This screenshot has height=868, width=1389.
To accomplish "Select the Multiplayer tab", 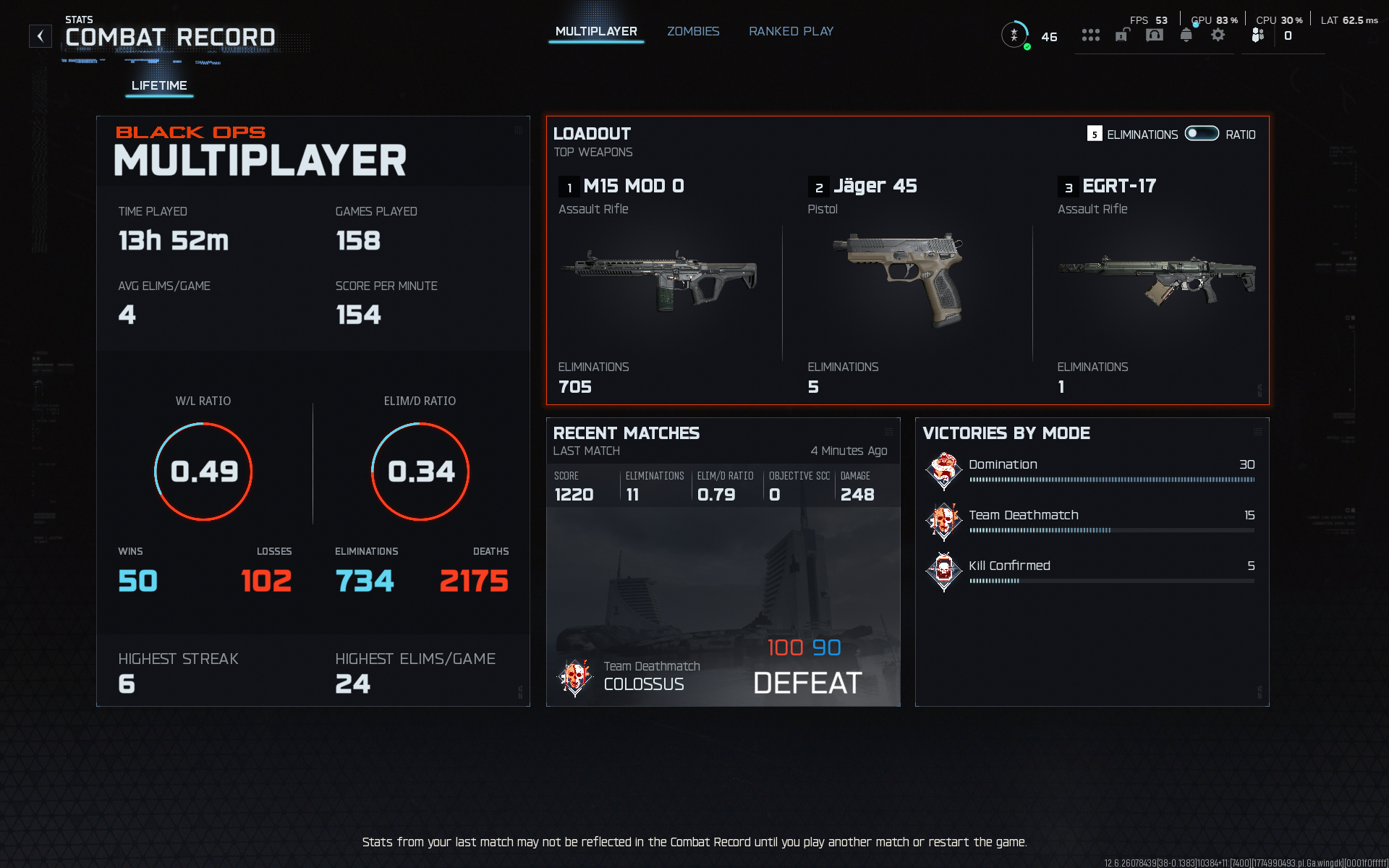I will (x=596, y=32).
